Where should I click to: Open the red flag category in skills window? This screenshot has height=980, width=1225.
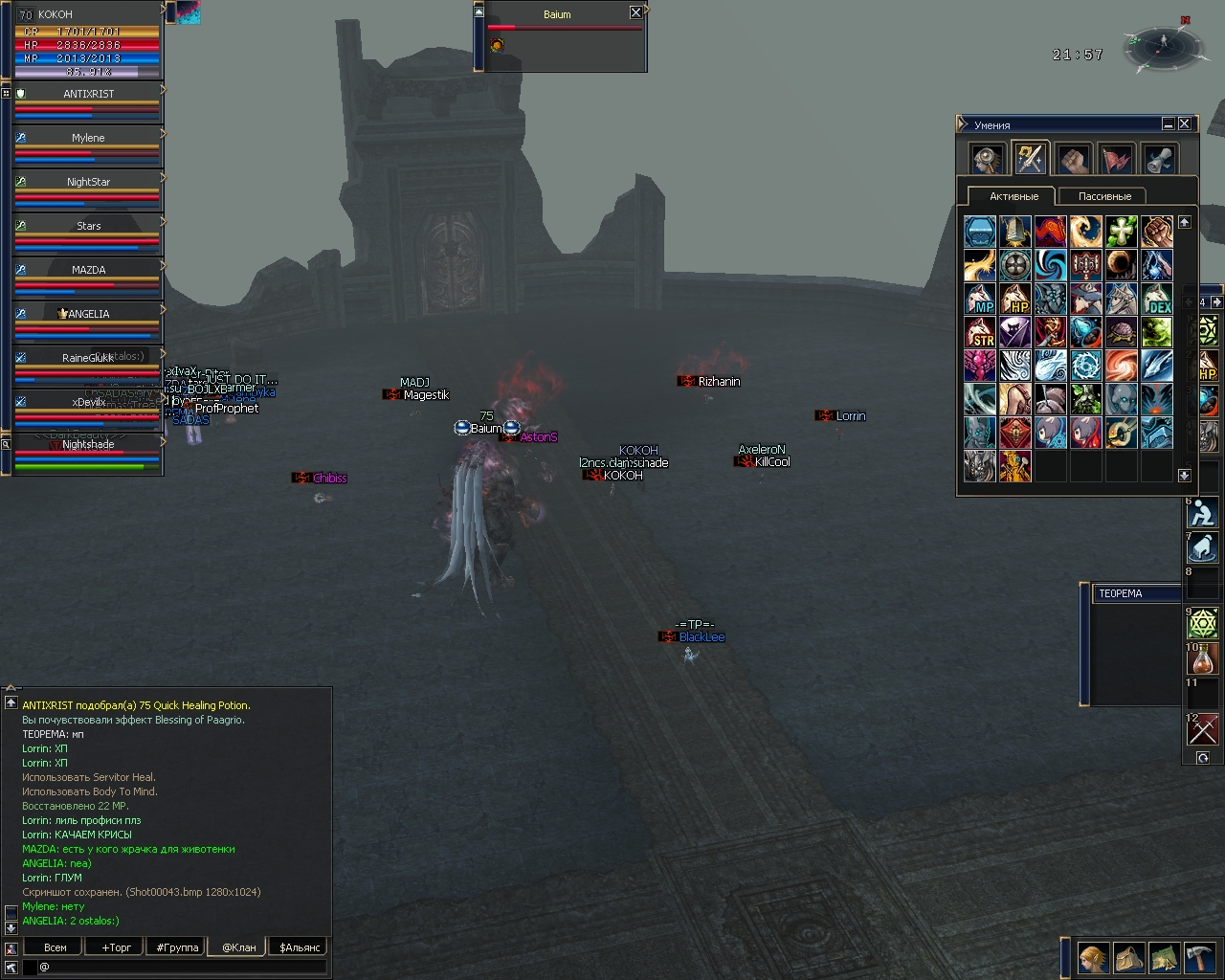1116,159
